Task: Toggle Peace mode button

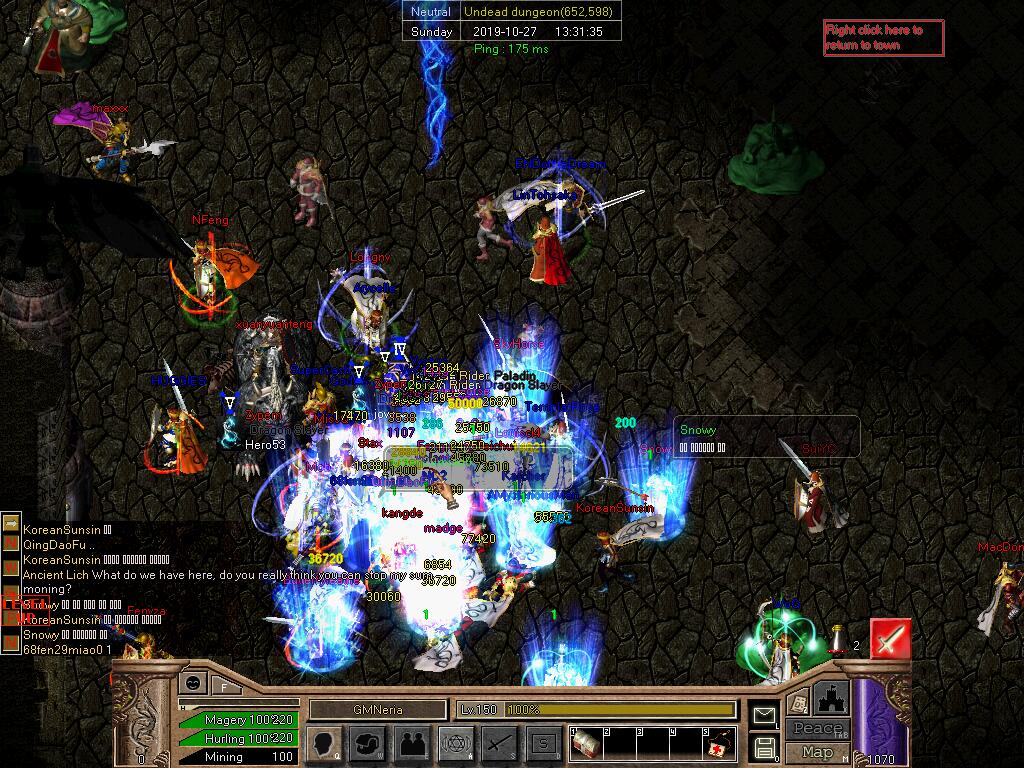Action: tap(818, 728)
